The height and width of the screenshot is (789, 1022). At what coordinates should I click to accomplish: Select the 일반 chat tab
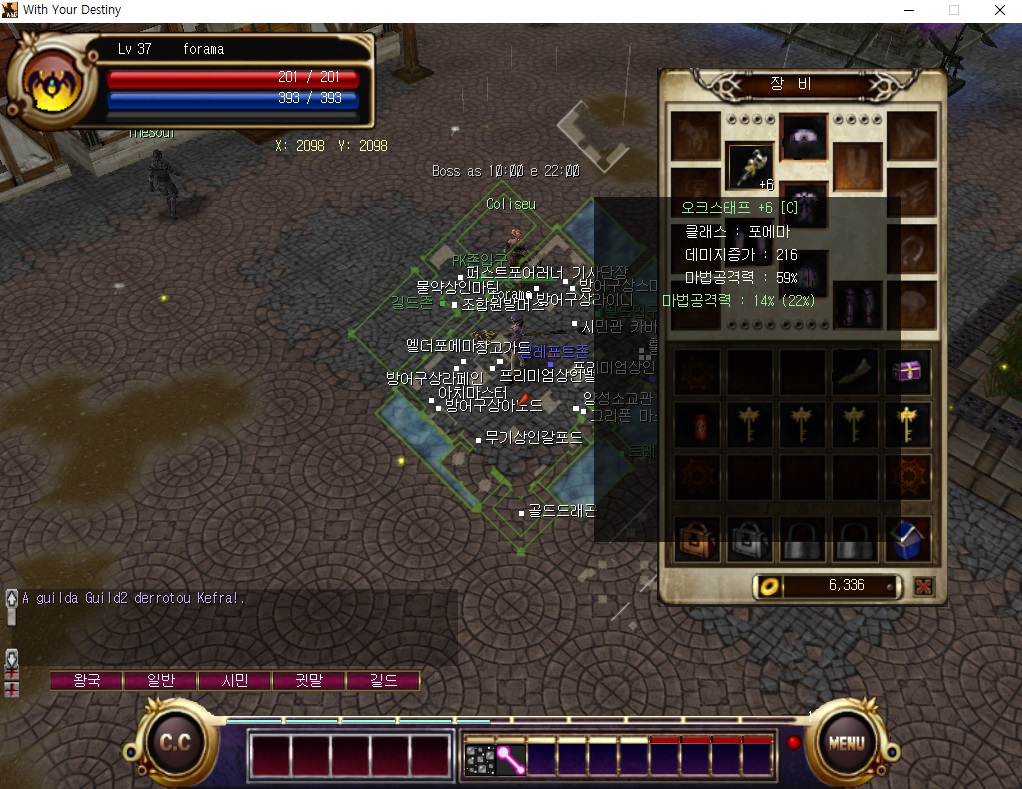[161, 681]
